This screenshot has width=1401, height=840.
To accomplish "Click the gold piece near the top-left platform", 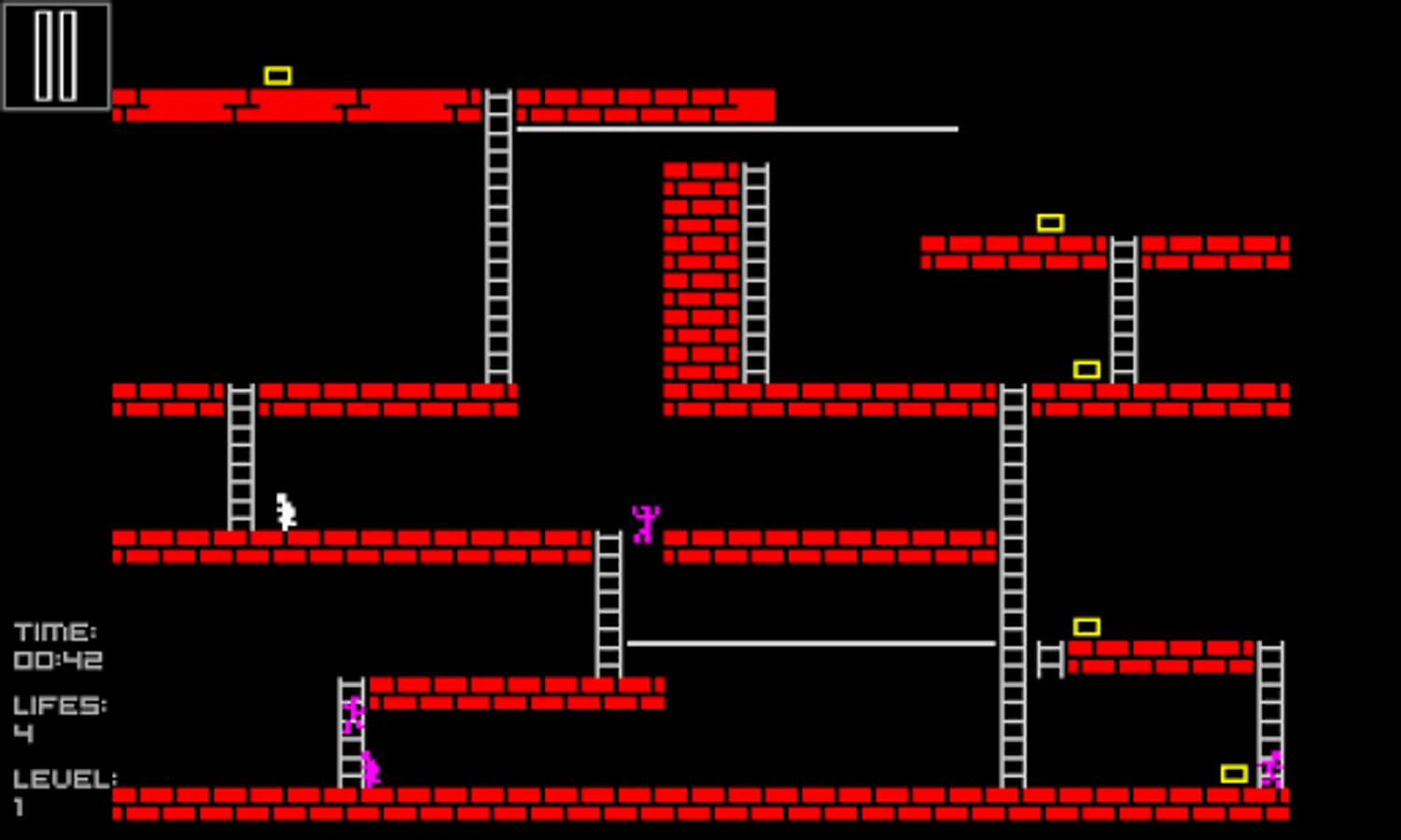I will [276, 74].
